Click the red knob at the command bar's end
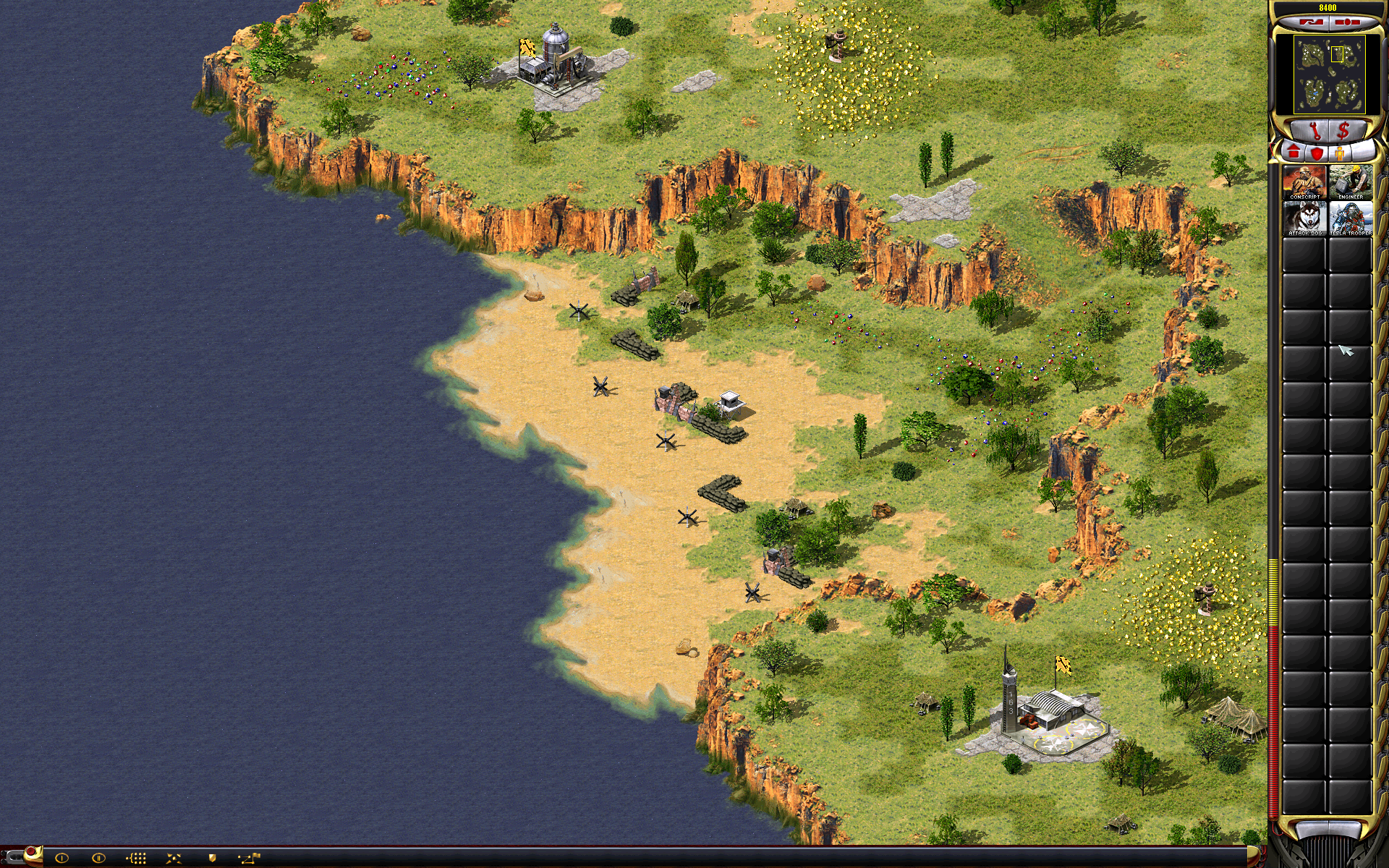Viewport: 1389px width, 868px height. pyautogui.click(x=30, y=852)
